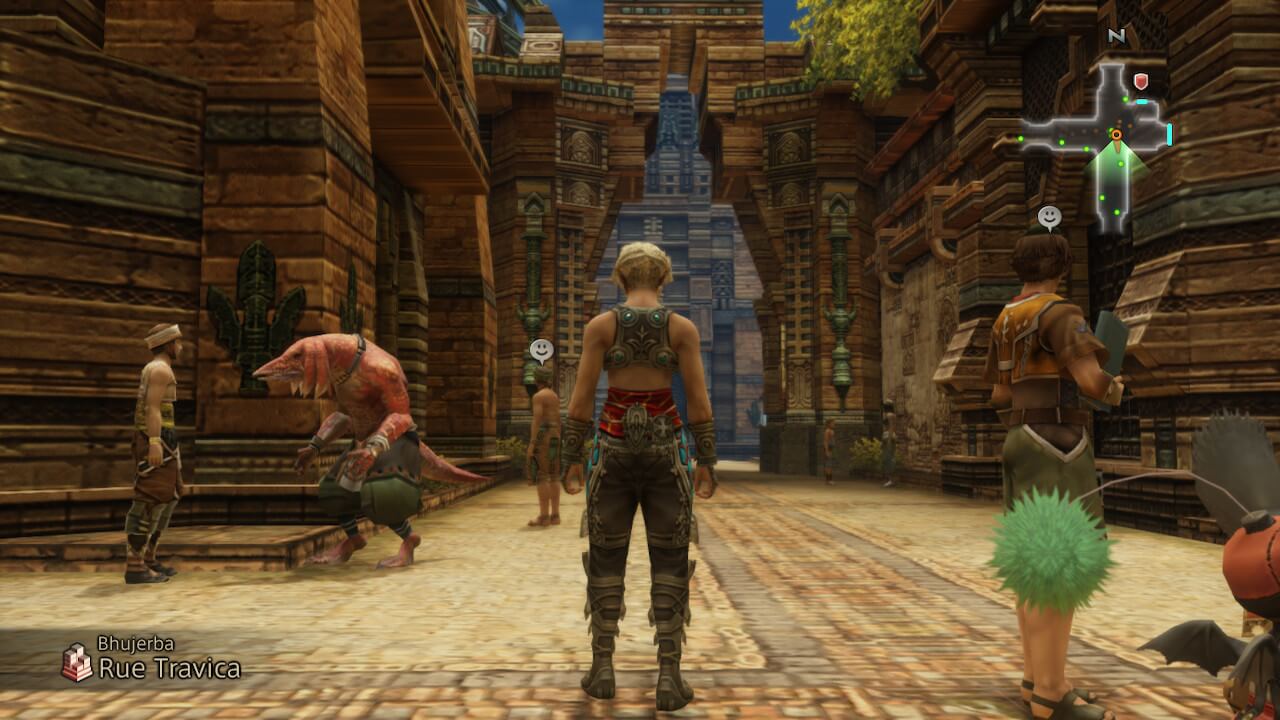Select the smiley talk bubble over the distant shirtless NPC
The height and width of the screenshot is (720, 1280).
tap(541, 350)
